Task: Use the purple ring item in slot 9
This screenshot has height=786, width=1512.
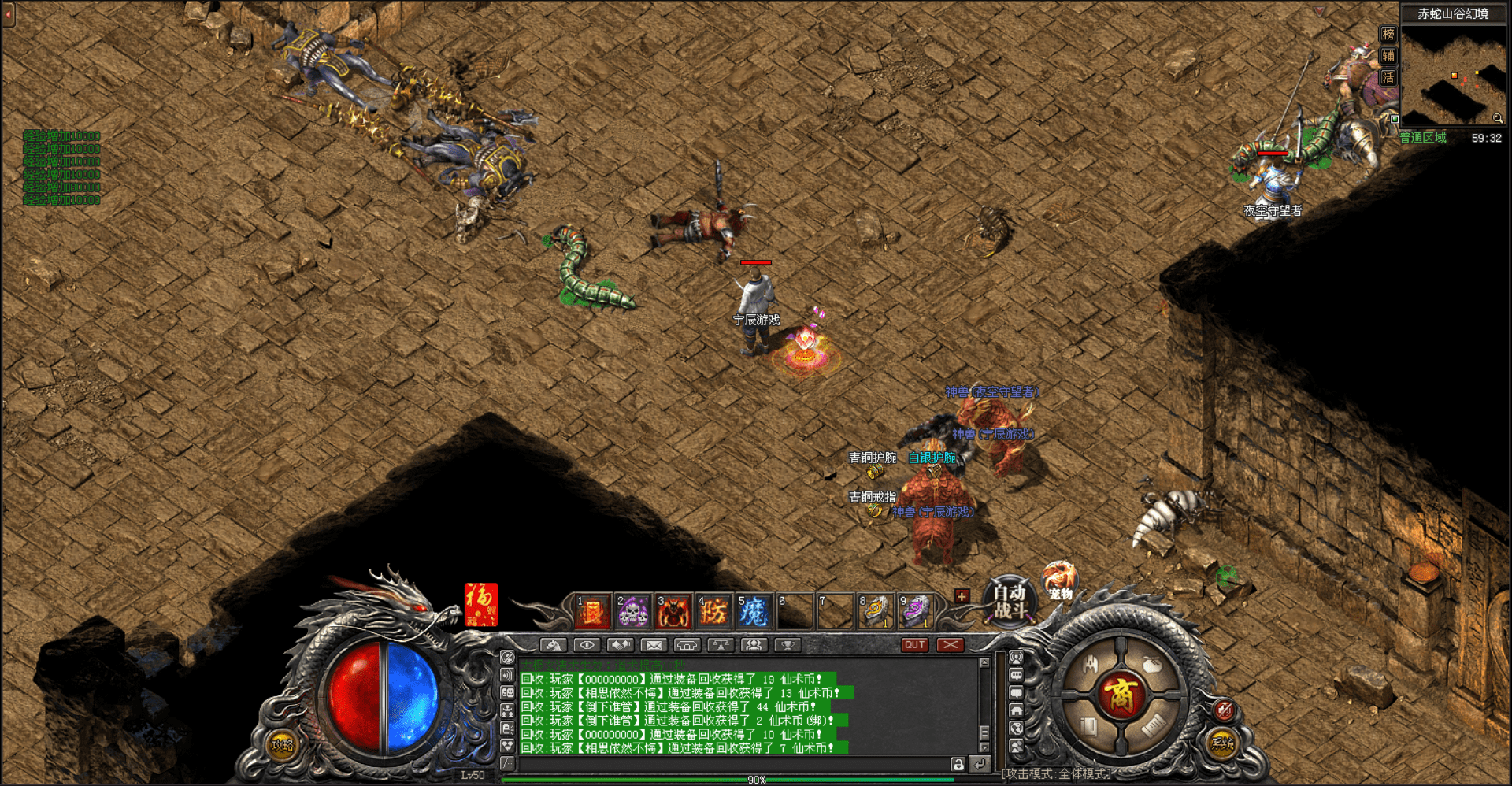Action: [x=915, y=612]
